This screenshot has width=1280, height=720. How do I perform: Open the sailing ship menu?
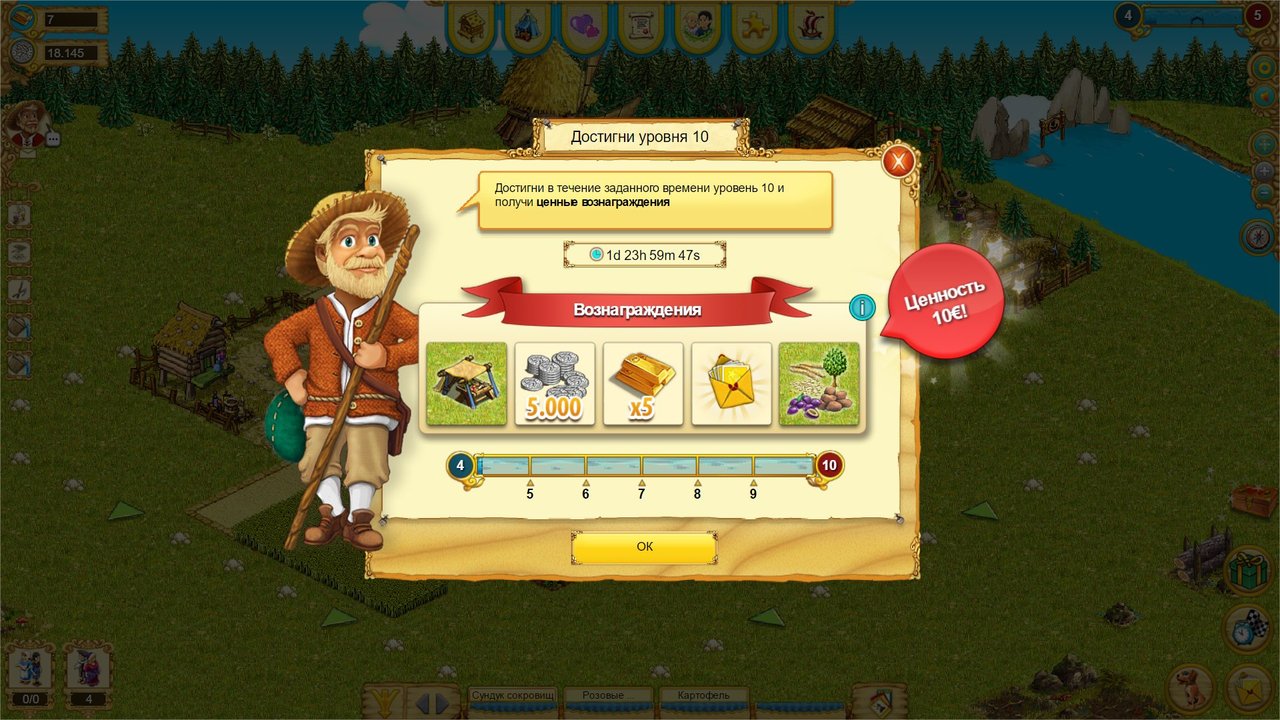[811, 26]
